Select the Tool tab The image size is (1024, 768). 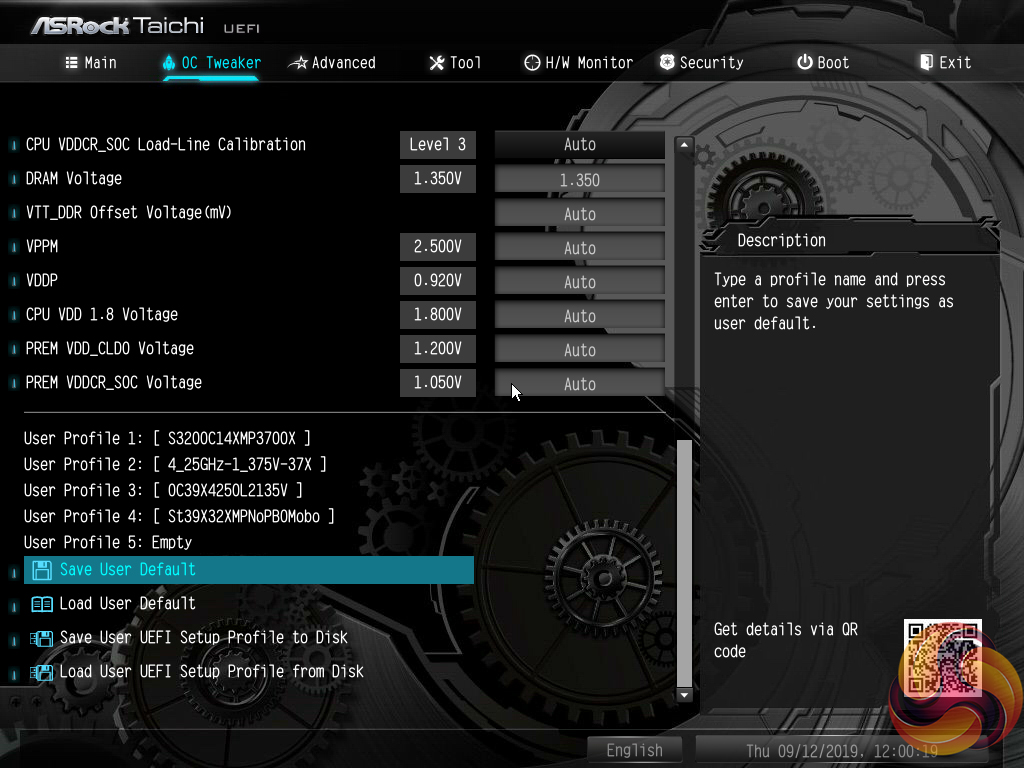455,62
